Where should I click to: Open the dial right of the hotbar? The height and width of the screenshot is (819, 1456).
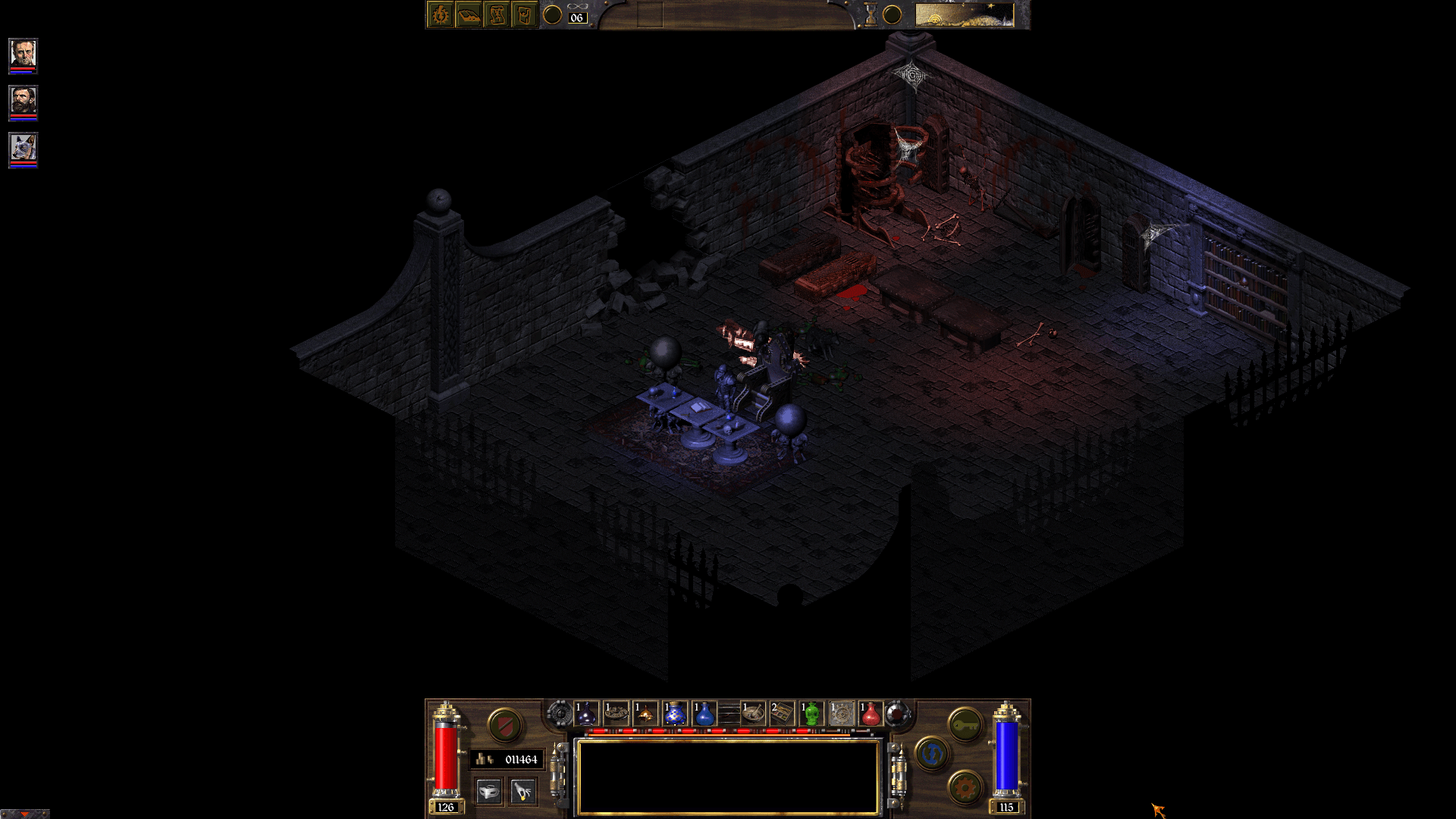895,715
